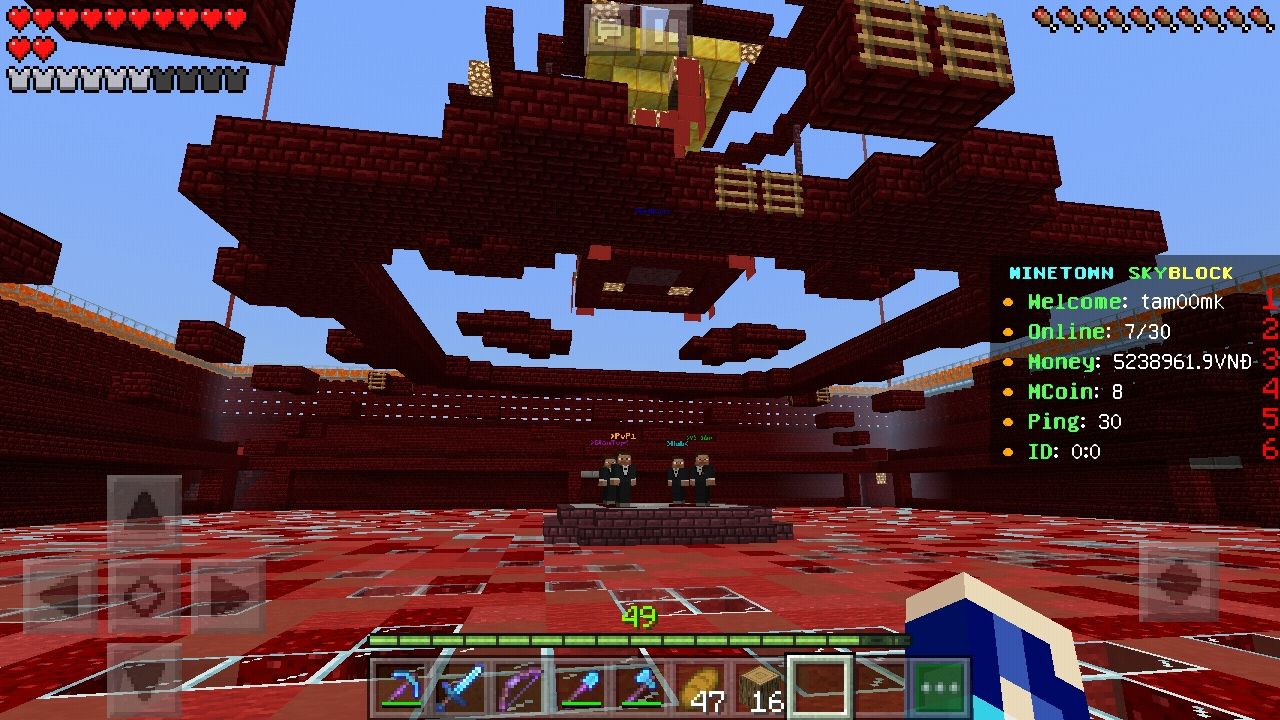Image resolution: width=1280 pixels, height=720 pixels.
Task: Choose the oak log stack of 16
Action: 760,687
